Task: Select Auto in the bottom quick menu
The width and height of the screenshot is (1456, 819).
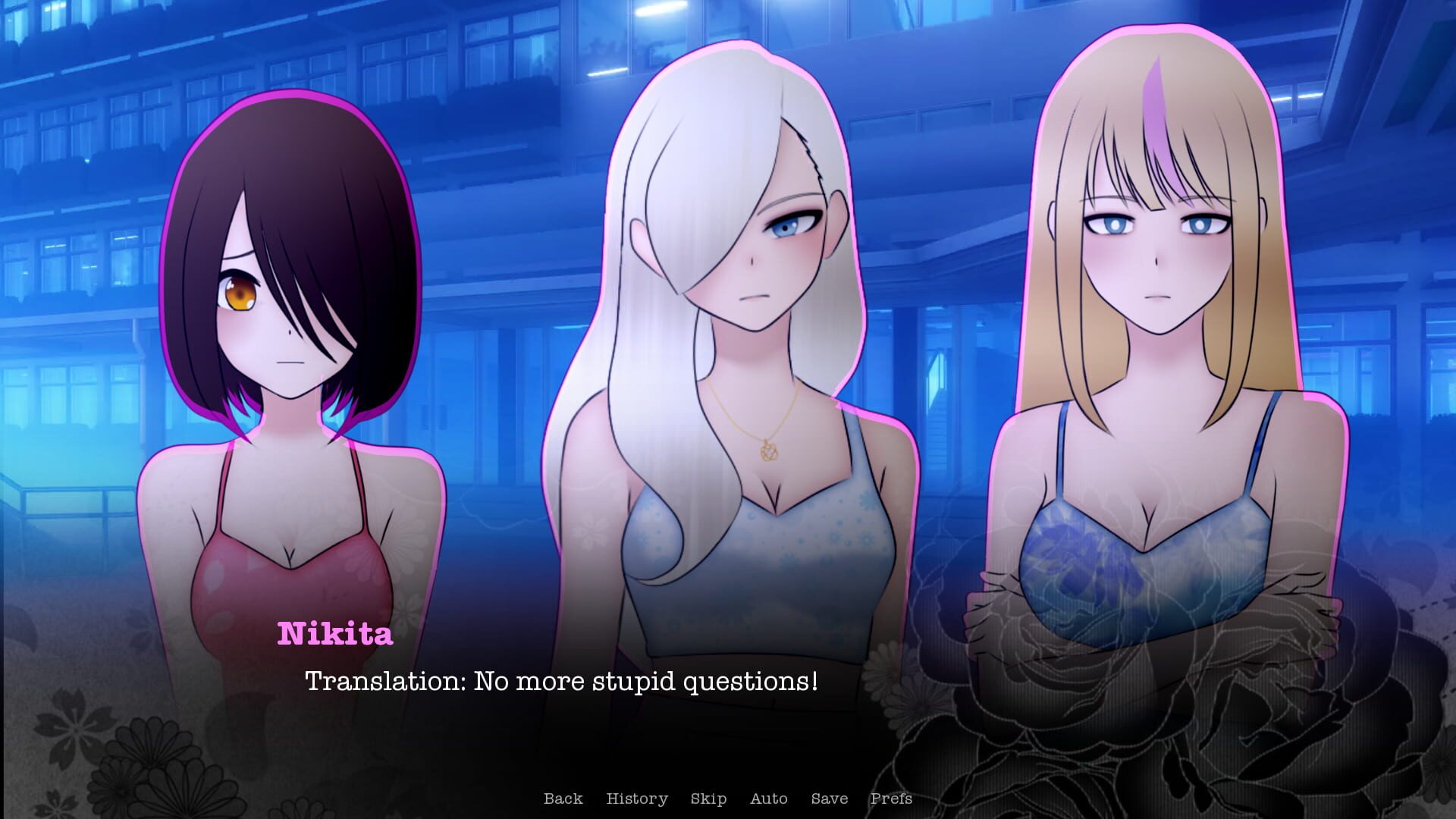Action: pos(768,799)
